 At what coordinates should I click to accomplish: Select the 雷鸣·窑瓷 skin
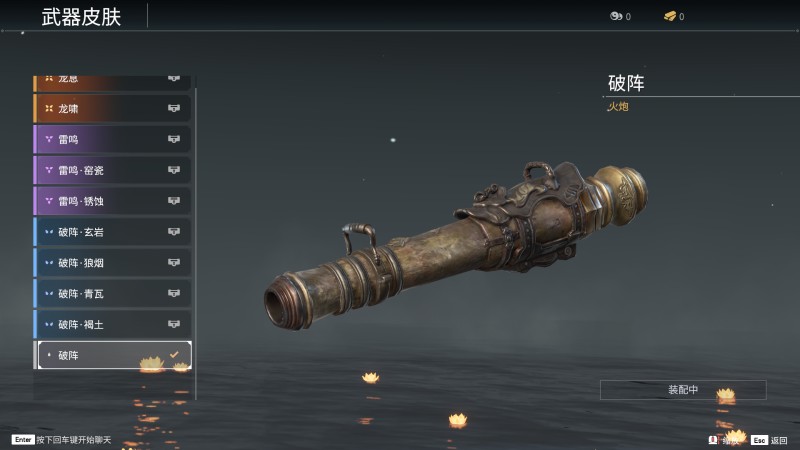click(112, 170)
